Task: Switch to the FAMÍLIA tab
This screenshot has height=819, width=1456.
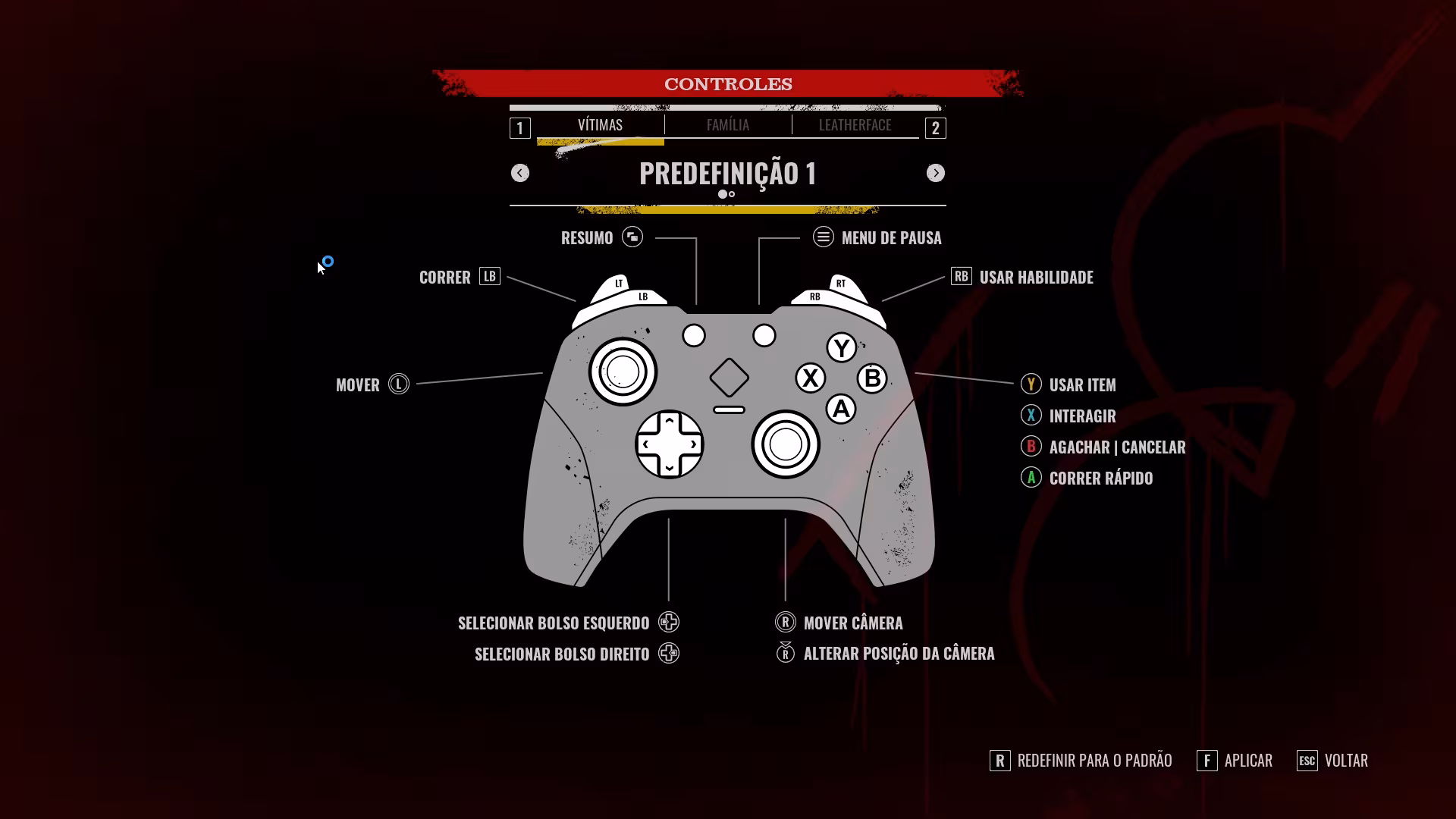Action: click(726, 125)
